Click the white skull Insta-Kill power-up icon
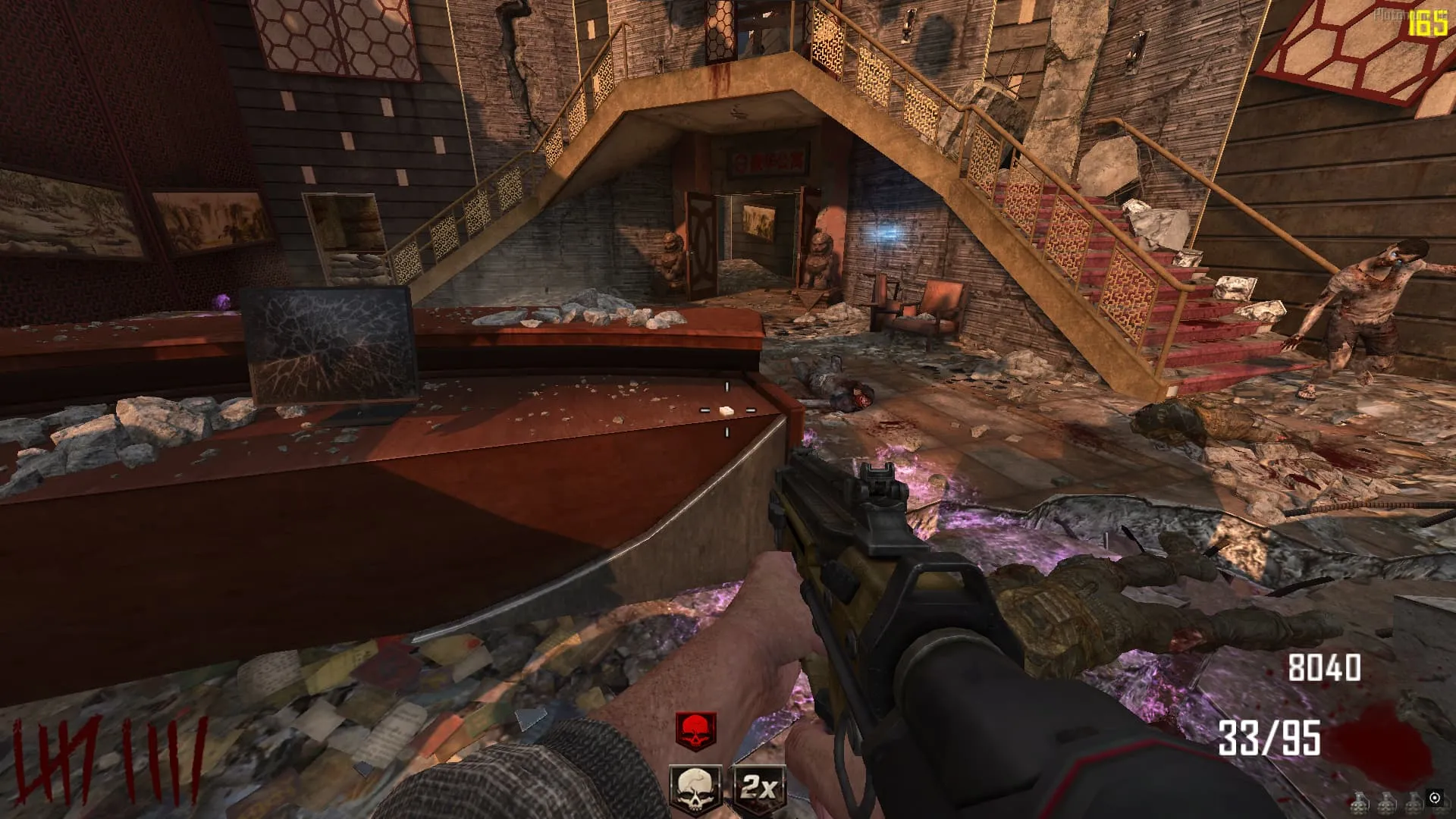The height and width of the screenshot is (819, 1456). point(695,789)
